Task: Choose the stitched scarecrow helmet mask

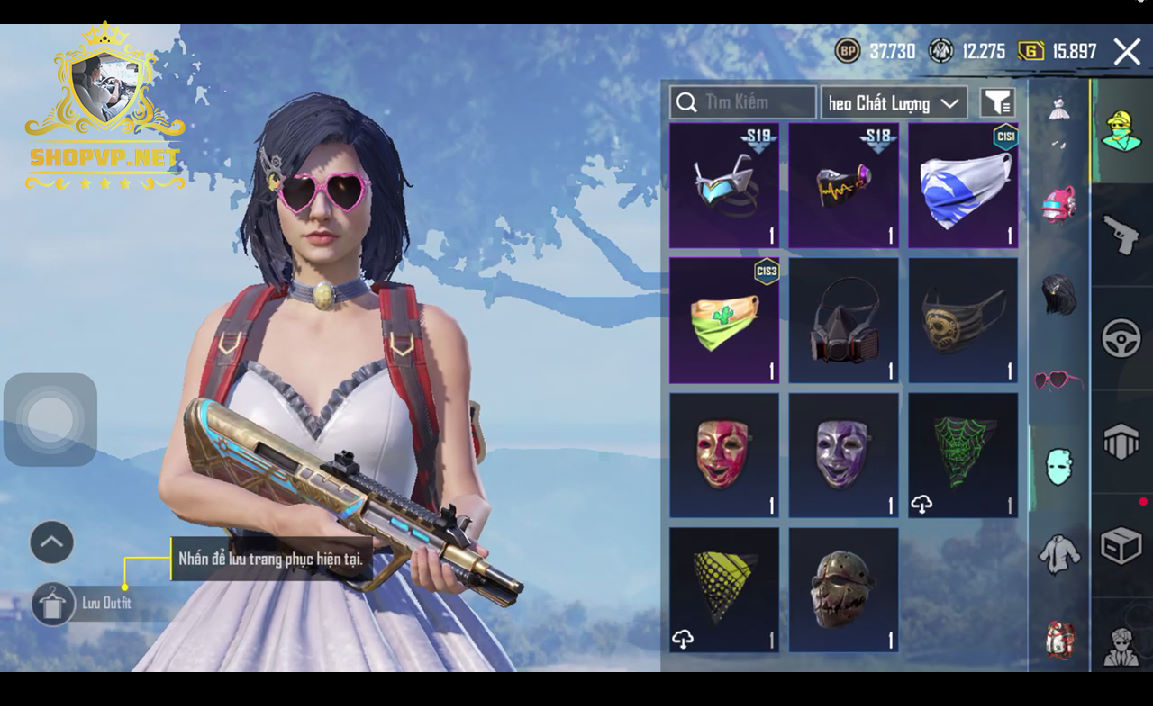Action: [843, 590]
